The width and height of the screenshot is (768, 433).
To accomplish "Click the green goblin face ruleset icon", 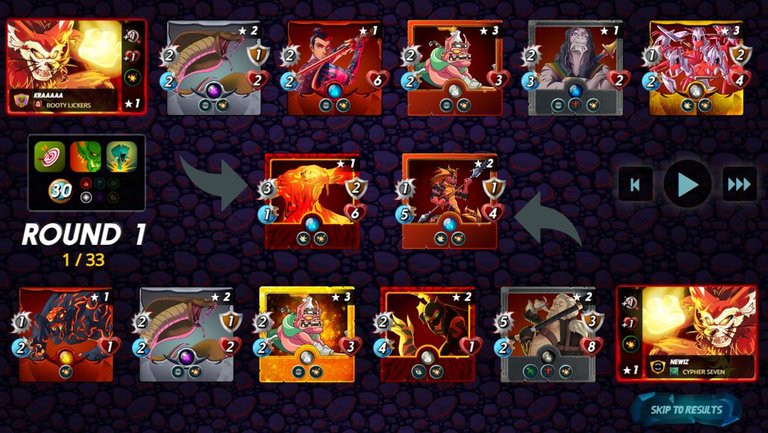I will tap(87, 156).
